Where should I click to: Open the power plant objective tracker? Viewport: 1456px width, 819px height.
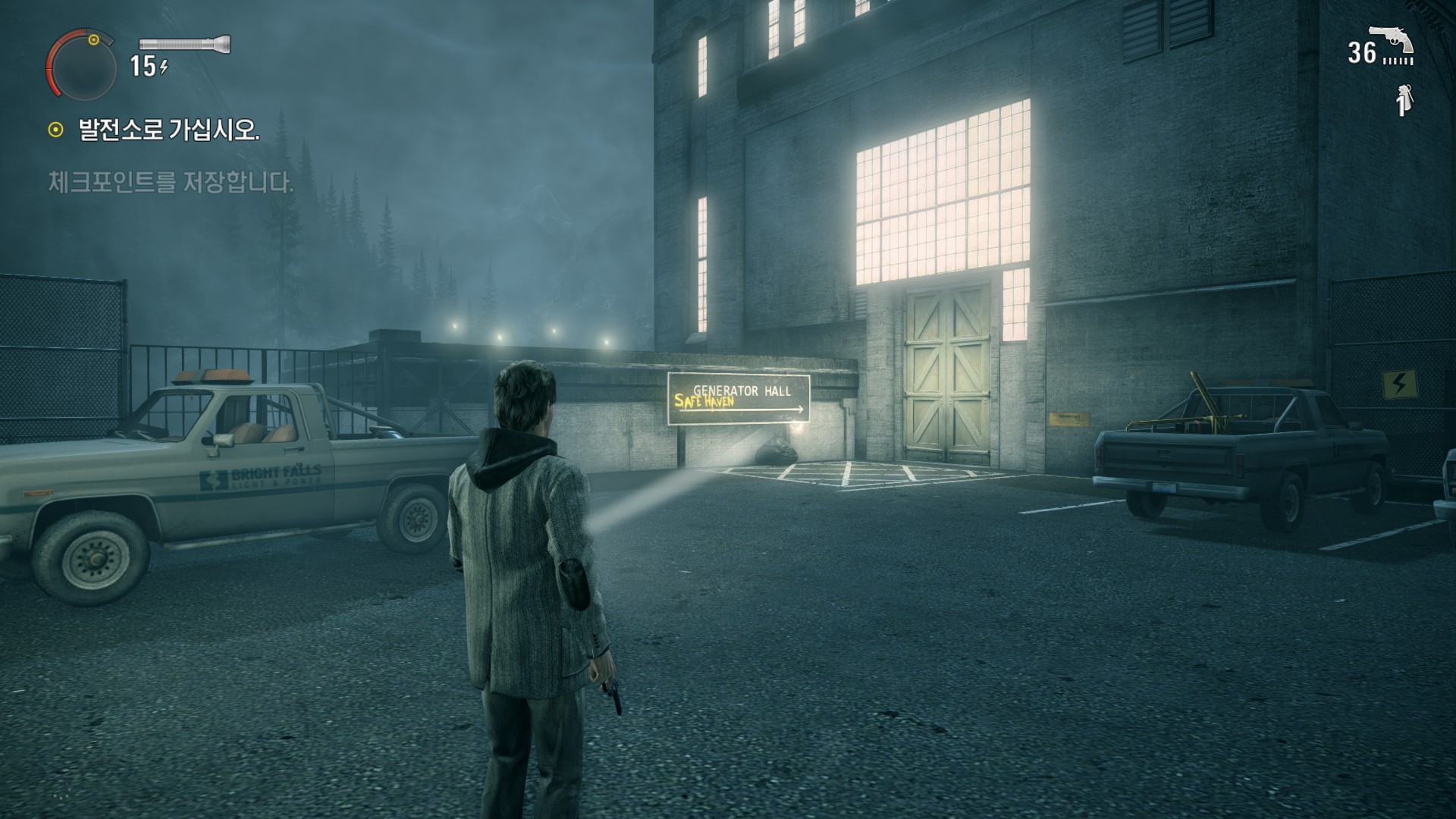[x=168, y=130]
